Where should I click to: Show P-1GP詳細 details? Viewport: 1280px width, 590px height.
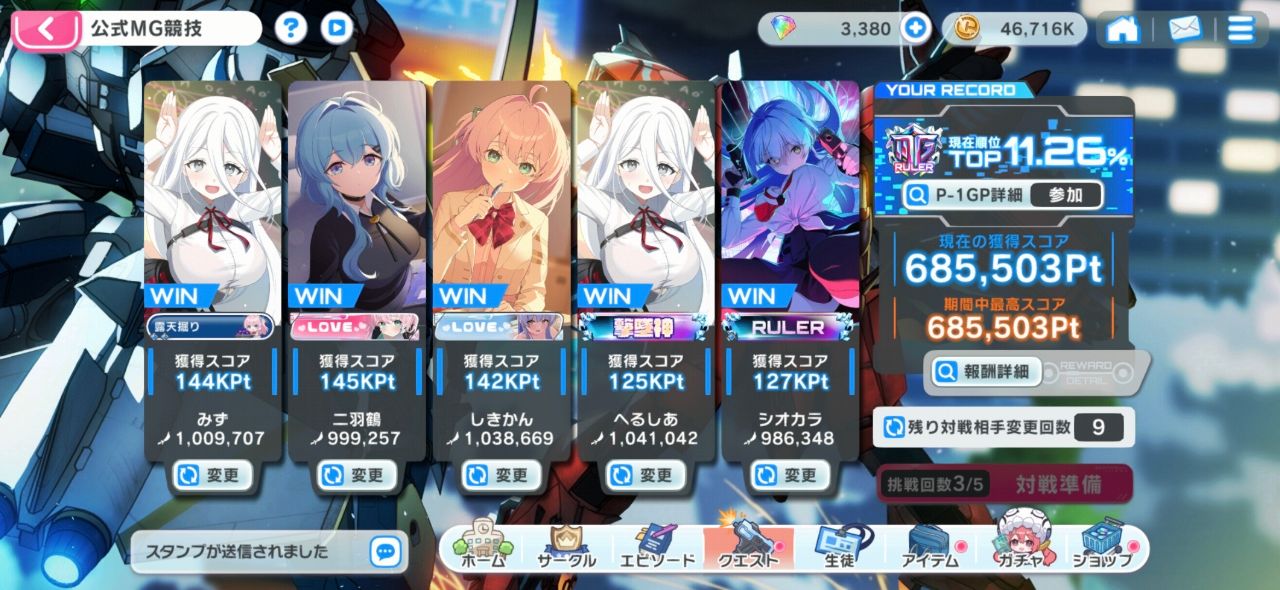click(965, 195)
